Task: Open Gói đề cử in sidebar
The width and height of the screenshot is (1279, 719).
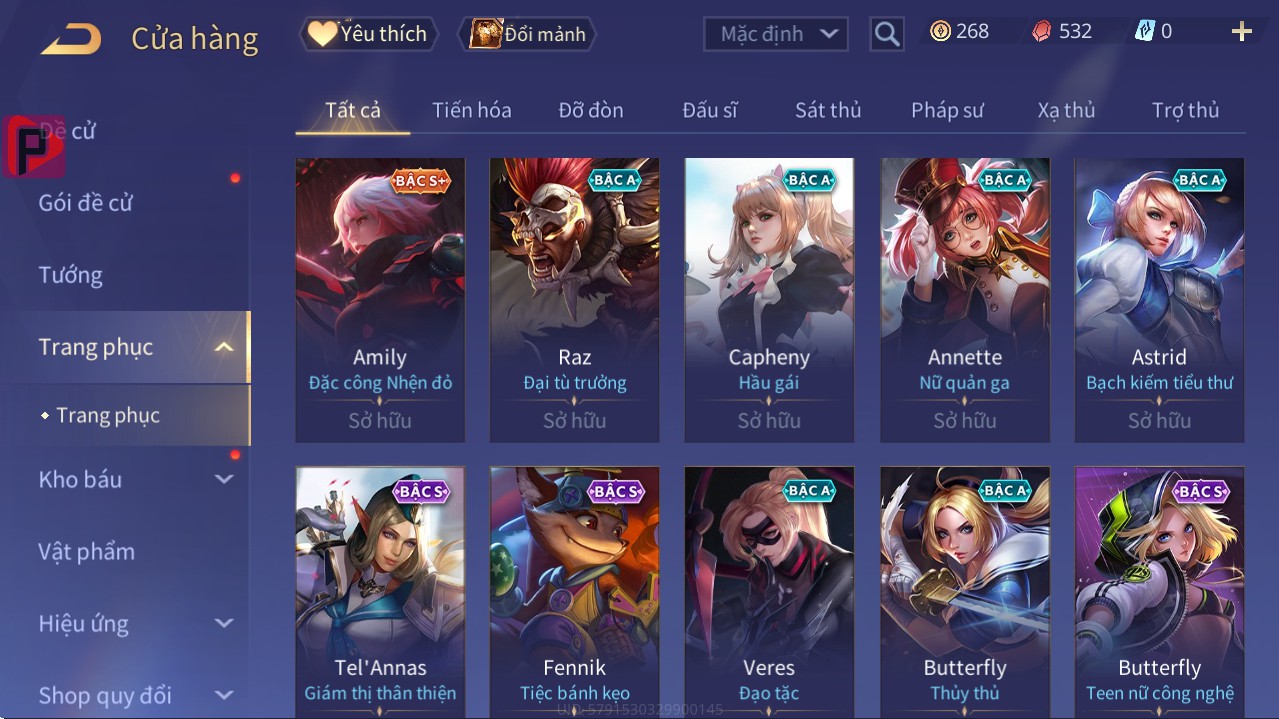Action: [86, 203]
